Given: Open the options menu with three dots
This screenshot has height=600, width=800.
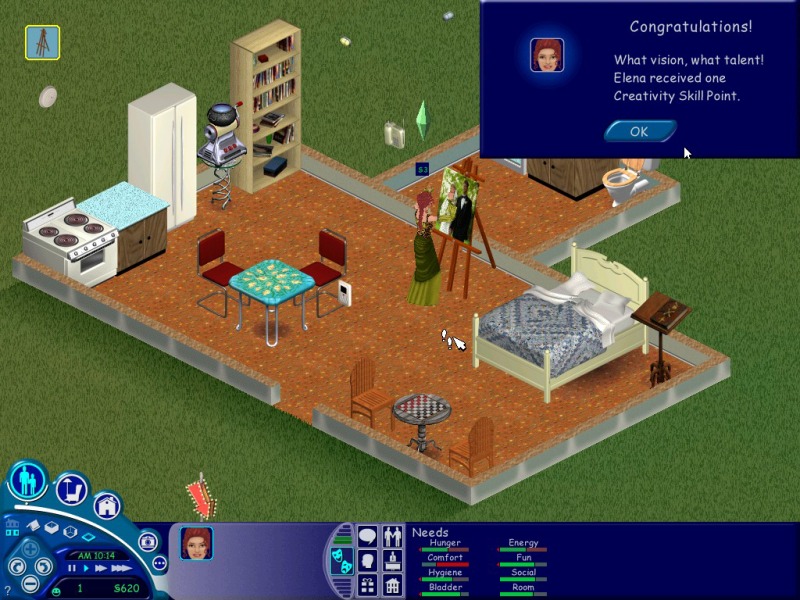Looking at the screenshot, I should [x=158, y=563].
